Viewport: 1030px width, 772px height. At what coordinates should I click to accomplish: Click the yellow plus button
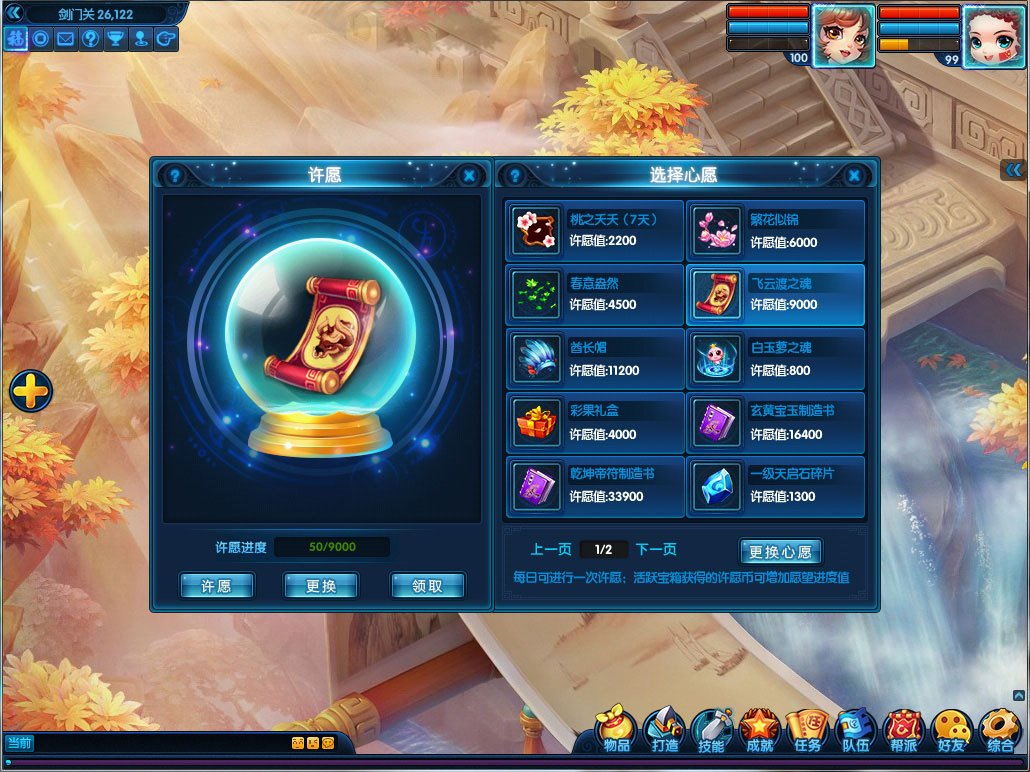pyautogui.click(x=31, y=390)
